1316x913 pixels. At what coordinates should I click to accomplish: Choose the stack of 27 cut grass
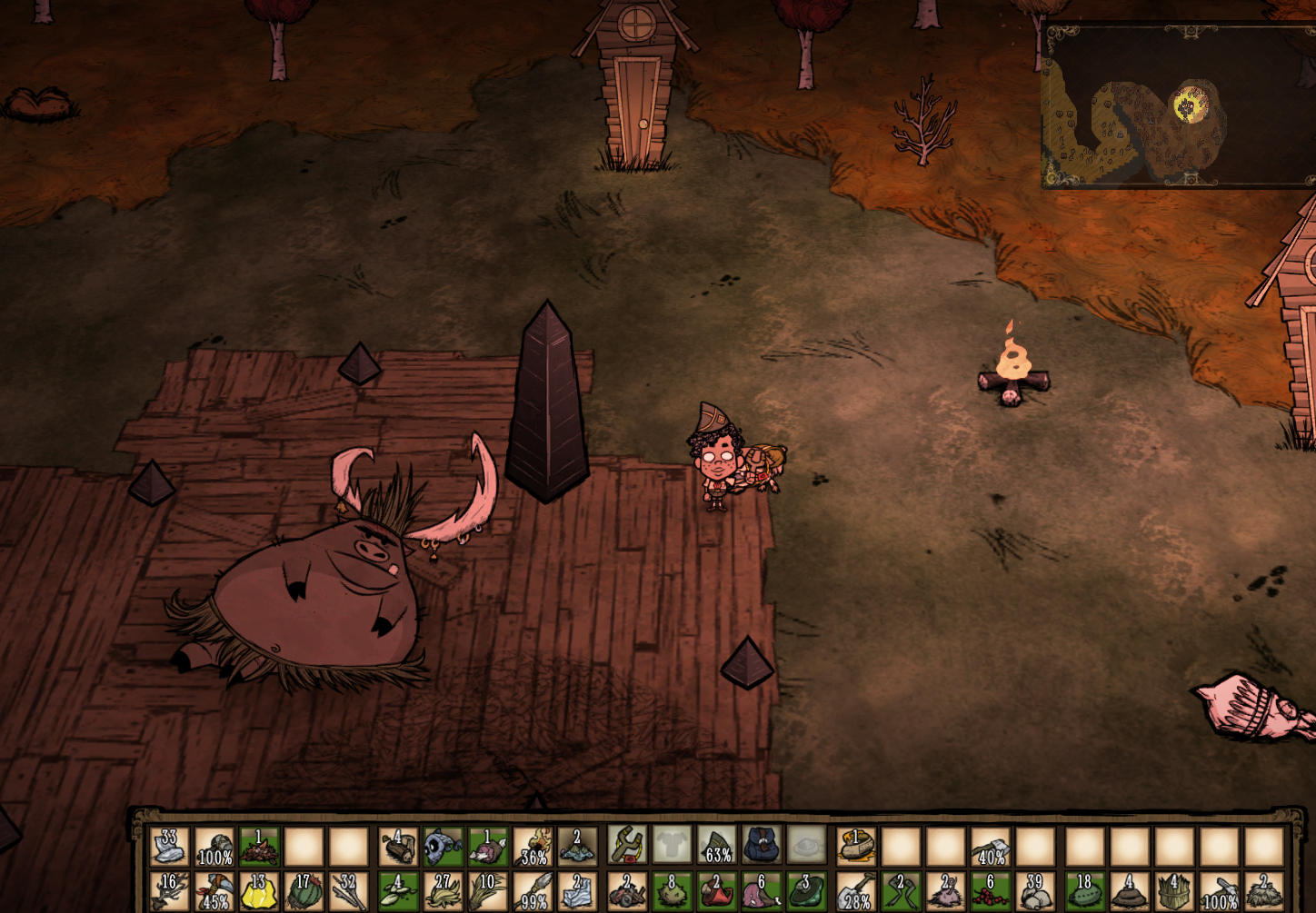coord(443,891)
